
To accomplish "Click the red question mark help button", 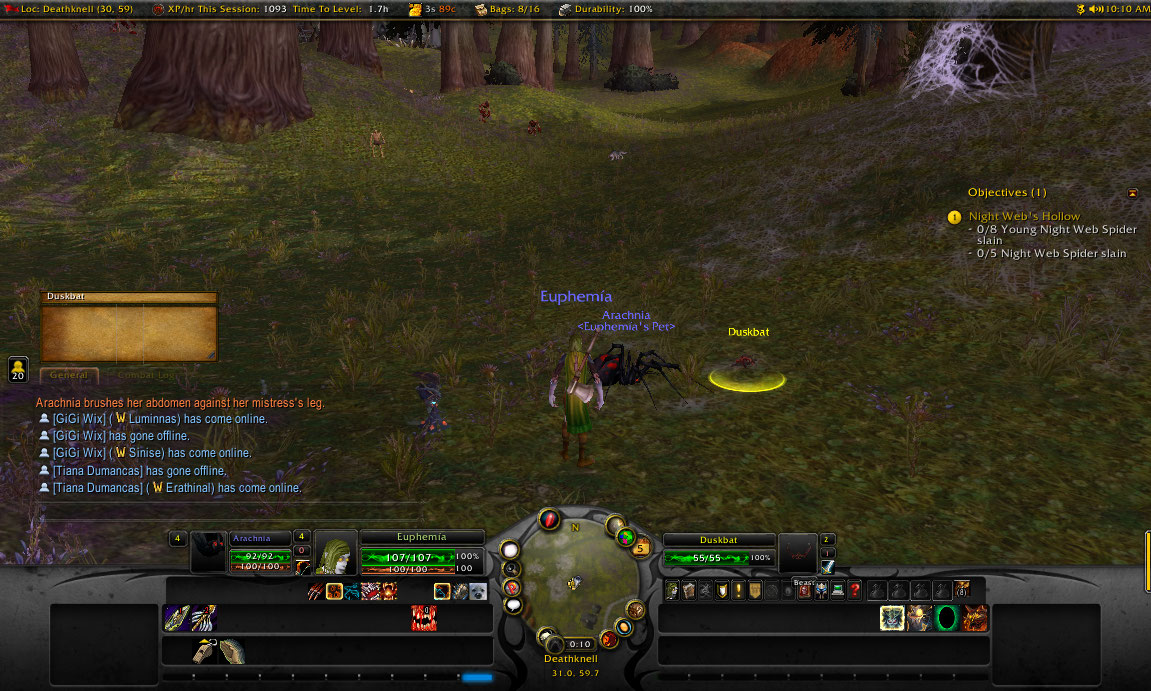I will pyautogui.click(x=855, y=590).
